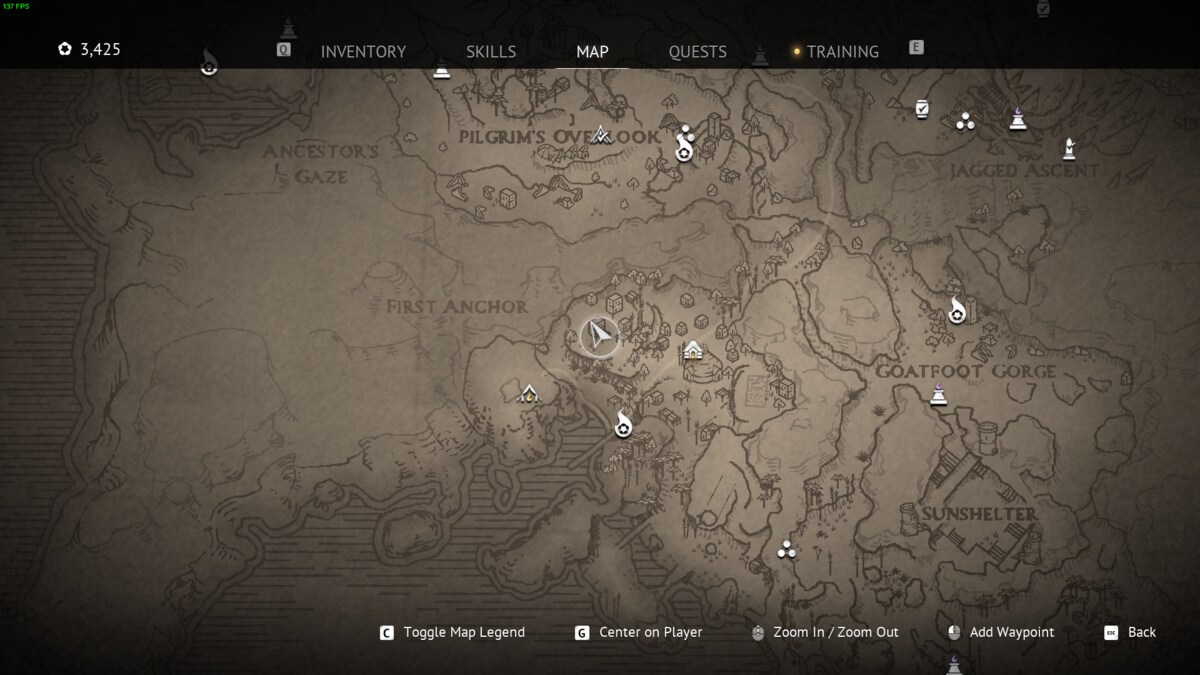Center the map on player
1200x675 pixels.
pyautogui.click(x=650, y=632)
